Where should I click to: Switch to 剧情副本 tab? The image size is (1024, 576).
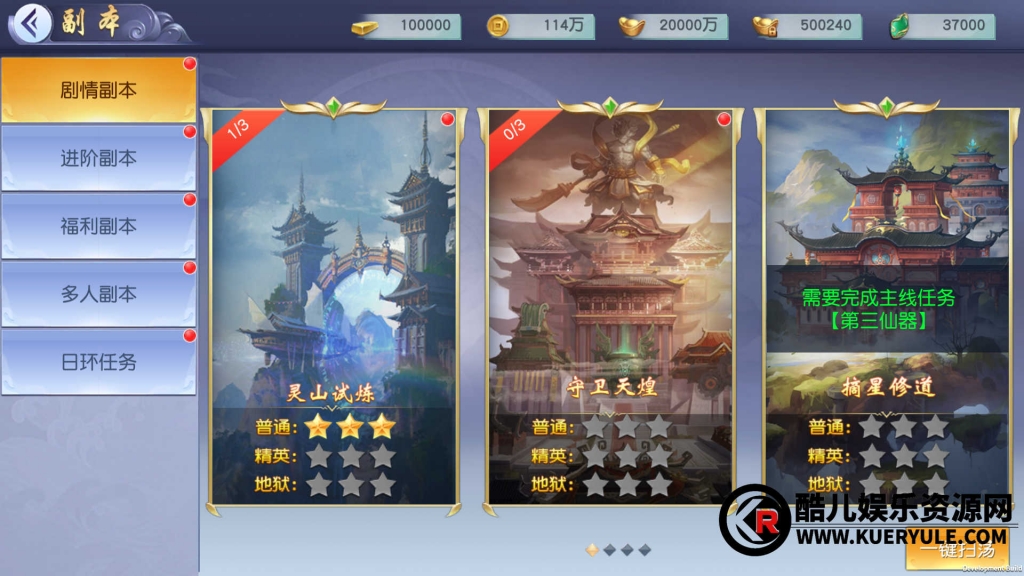98,90
